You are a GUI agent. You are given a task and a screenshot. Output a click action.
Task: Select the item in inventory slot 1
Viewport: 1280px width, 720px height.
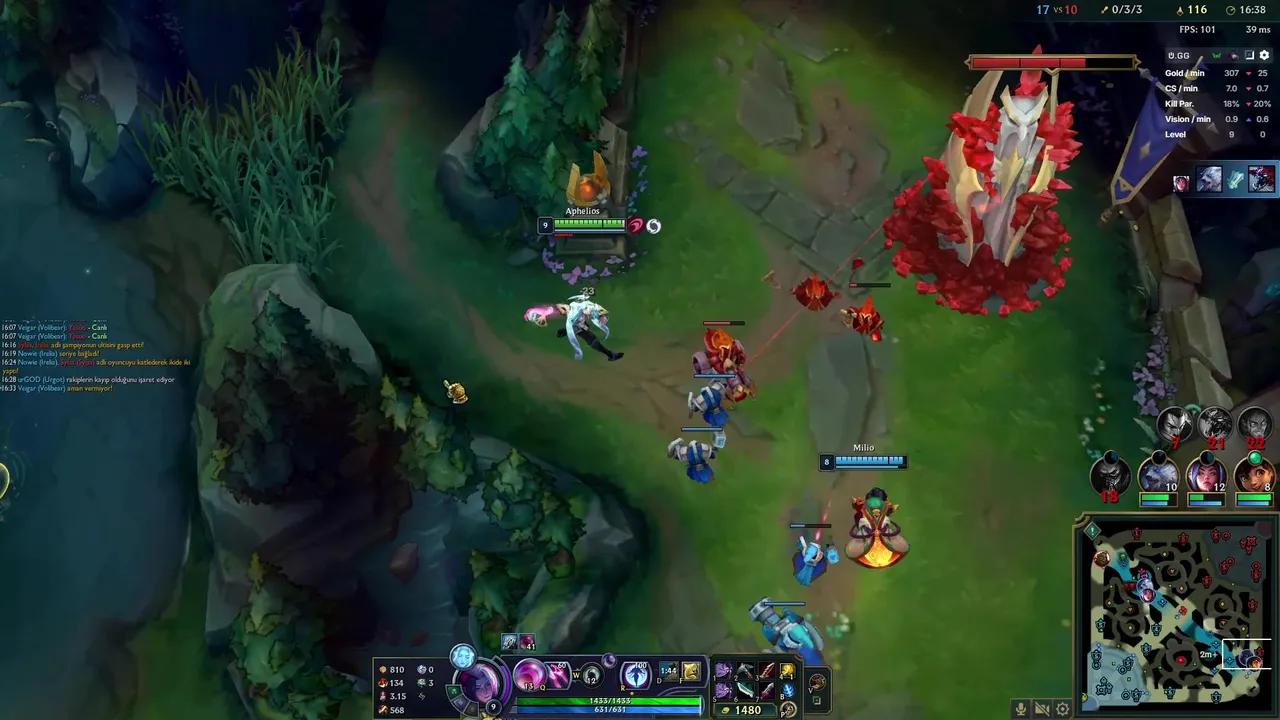[x=722, y=671]
